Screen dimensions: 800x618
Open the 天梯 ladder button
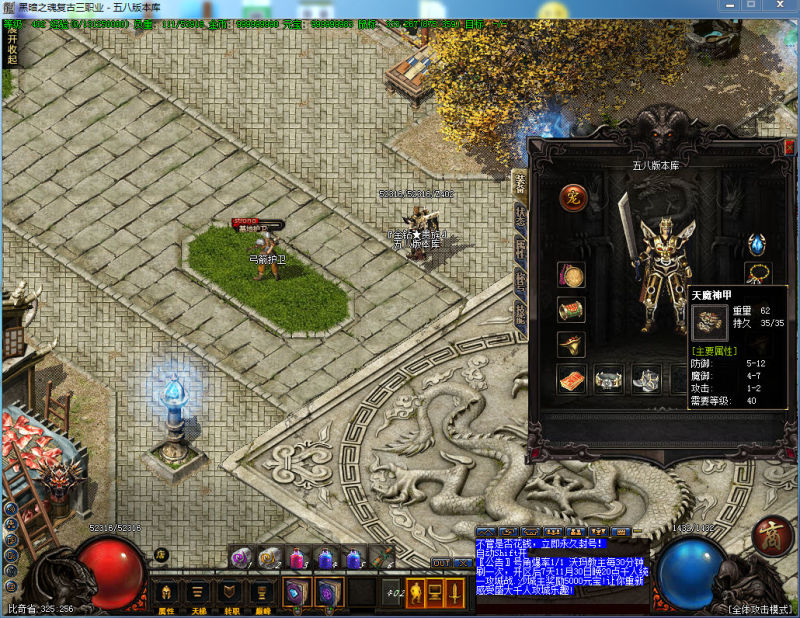[x=198, y=593]
